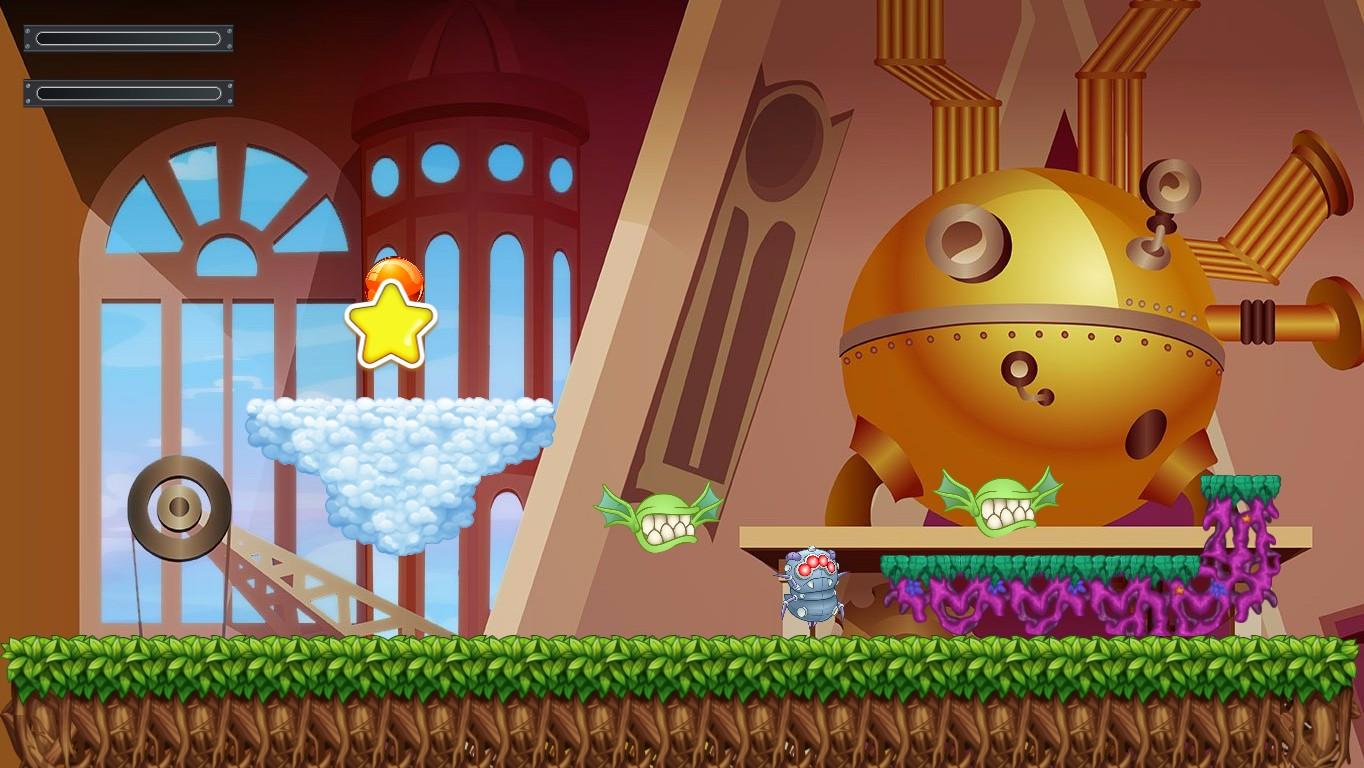
Task: Click the top health bar
Action: [x=128, y=38]
